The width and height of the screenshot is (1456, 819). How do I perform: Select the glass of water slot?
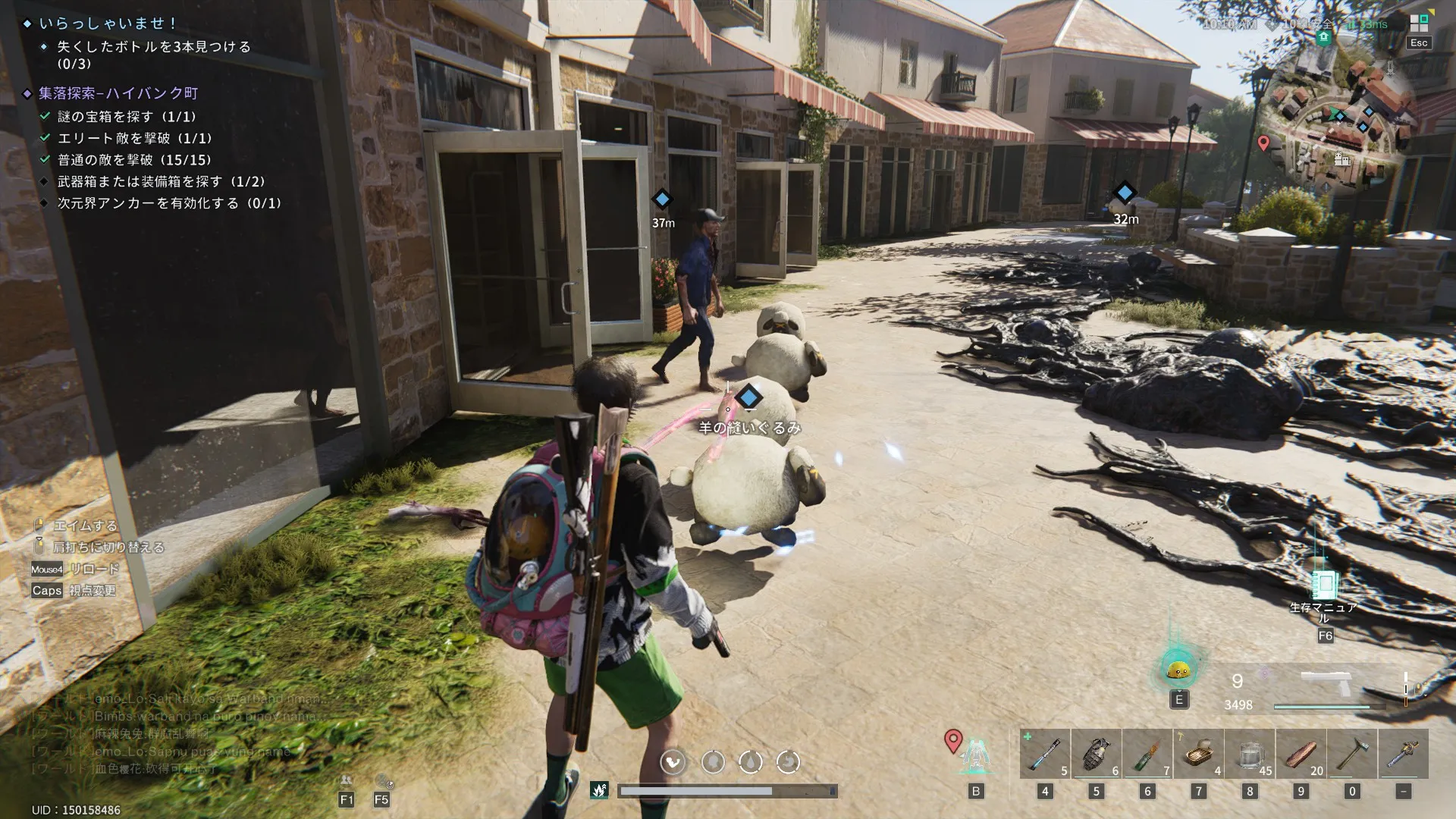pos(1250,754)
